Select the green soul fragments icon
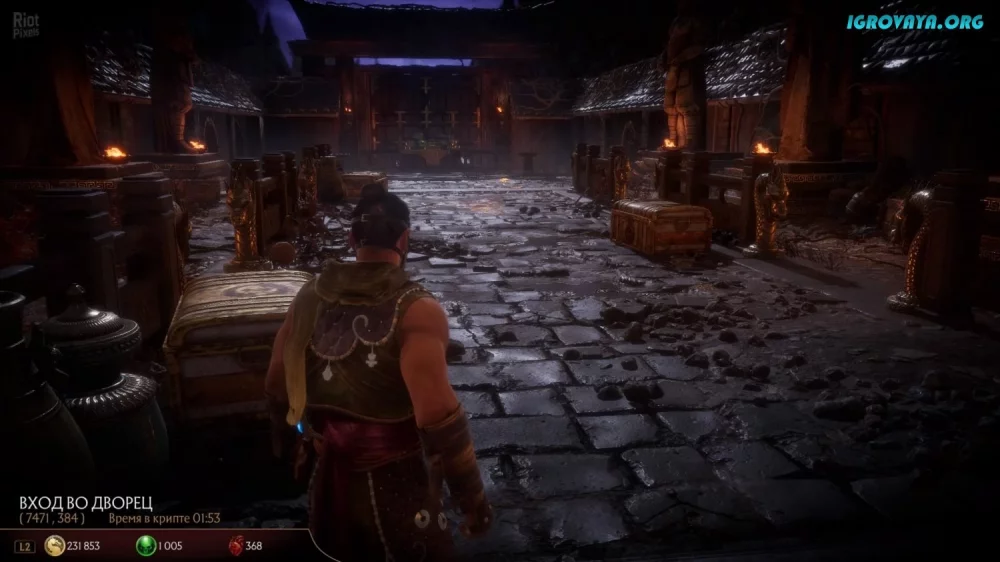1000x562 pixels. point(146,545)
